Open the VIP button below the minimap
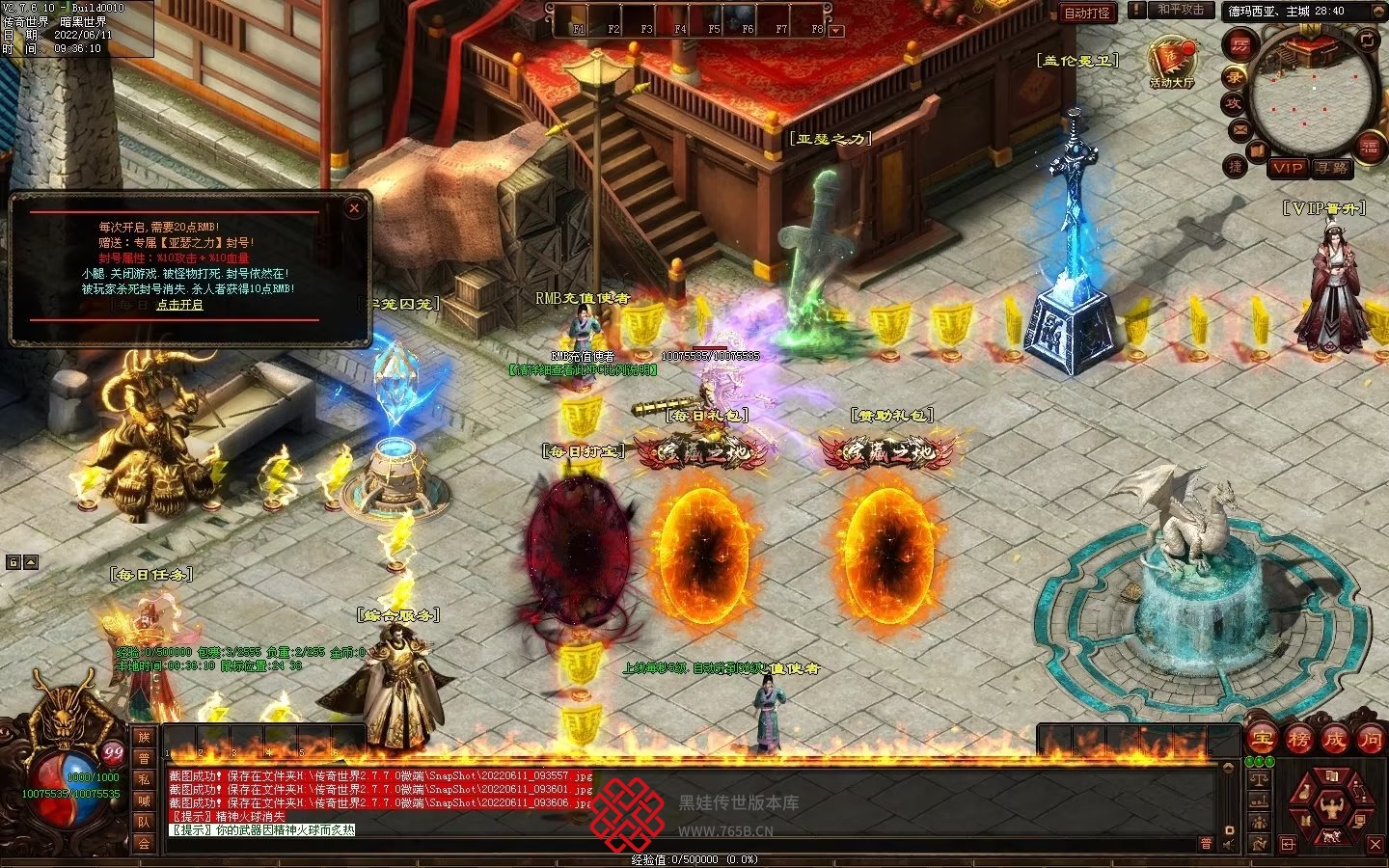This screenshot has width=1389, height=868. point(1288,168)
